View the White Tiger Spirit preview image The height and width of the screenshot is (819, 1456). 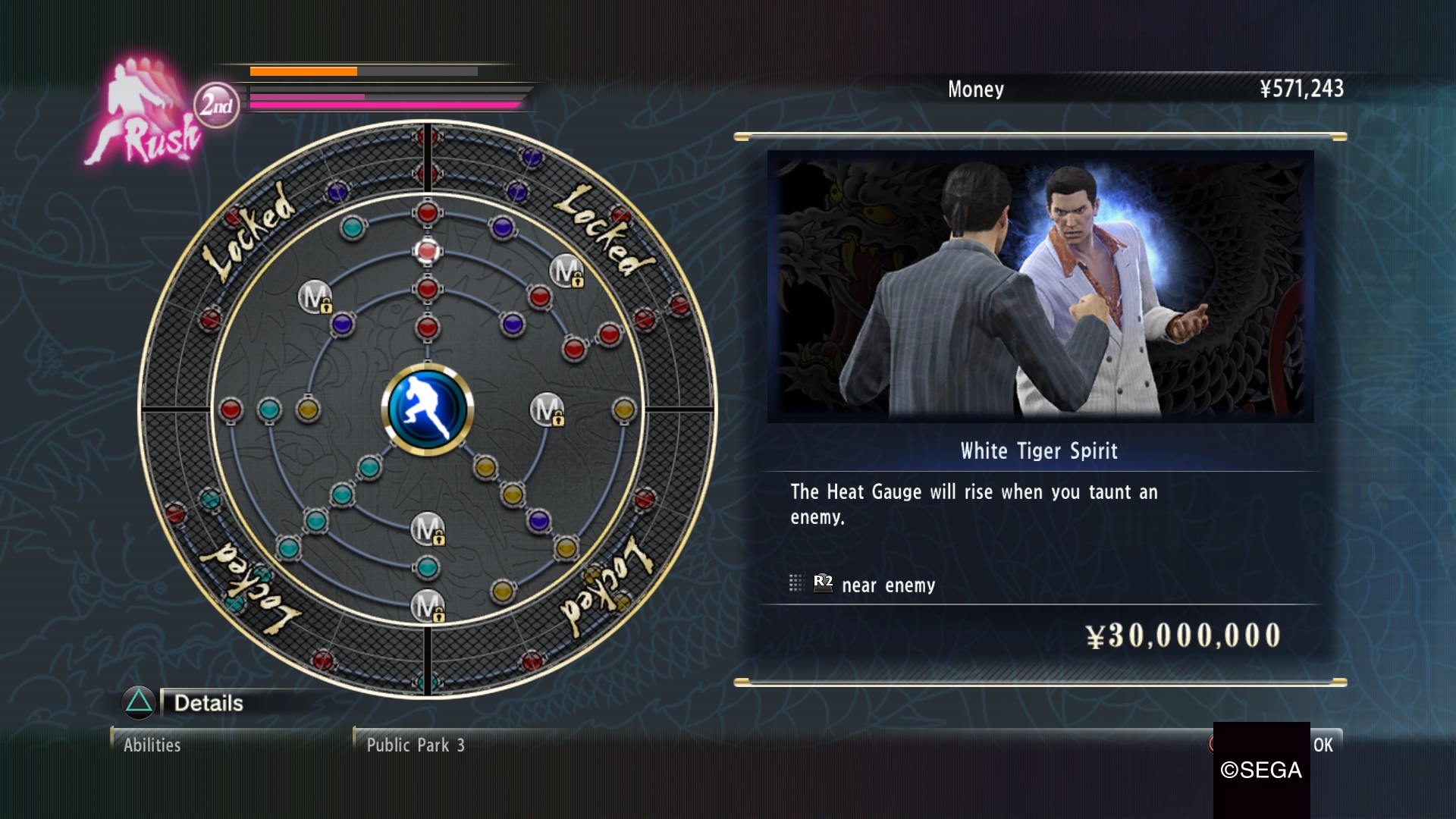1040,286
